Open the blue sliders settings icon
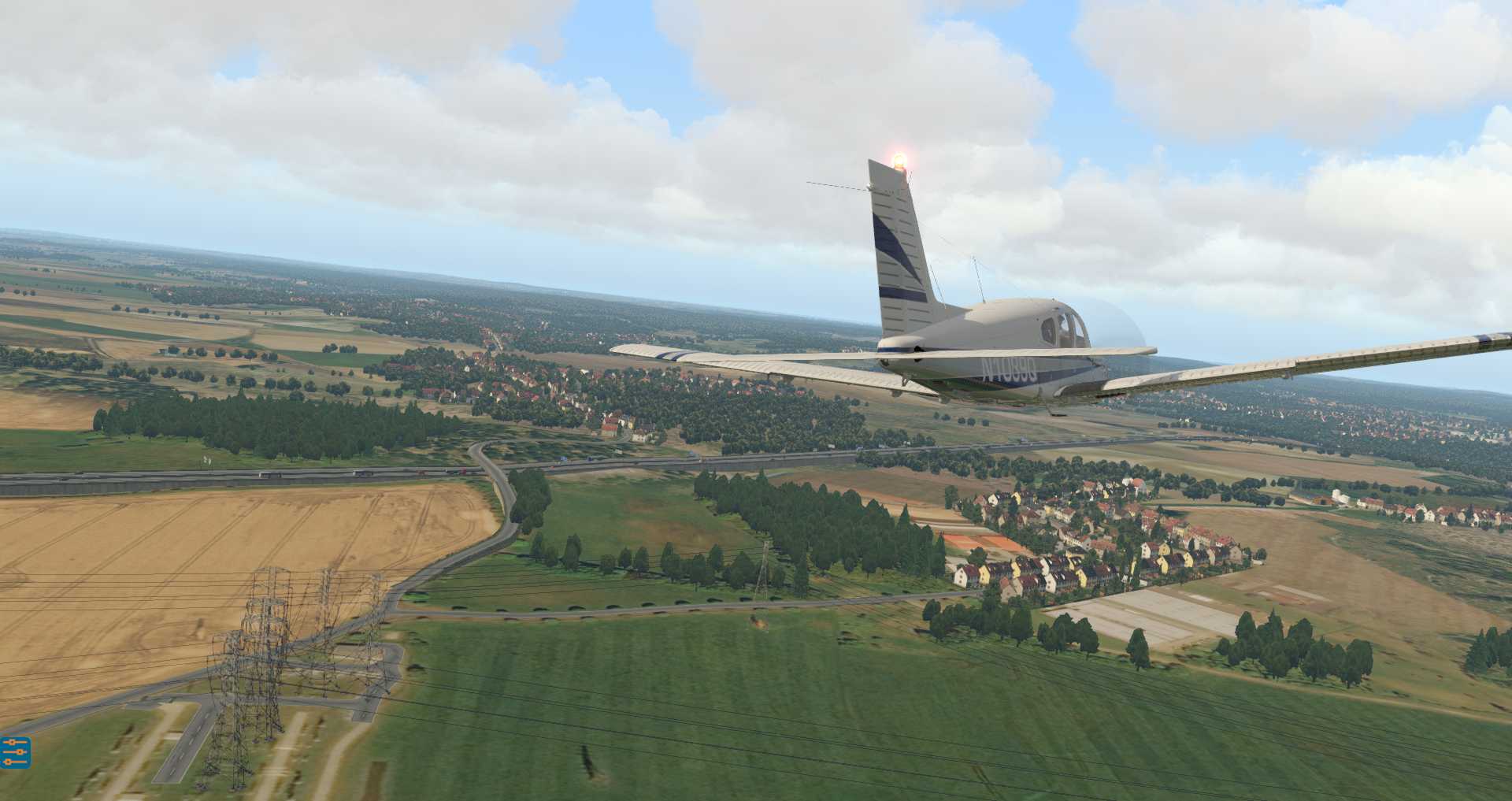This screenshot has height=801, width=1512. click(15, 752)
